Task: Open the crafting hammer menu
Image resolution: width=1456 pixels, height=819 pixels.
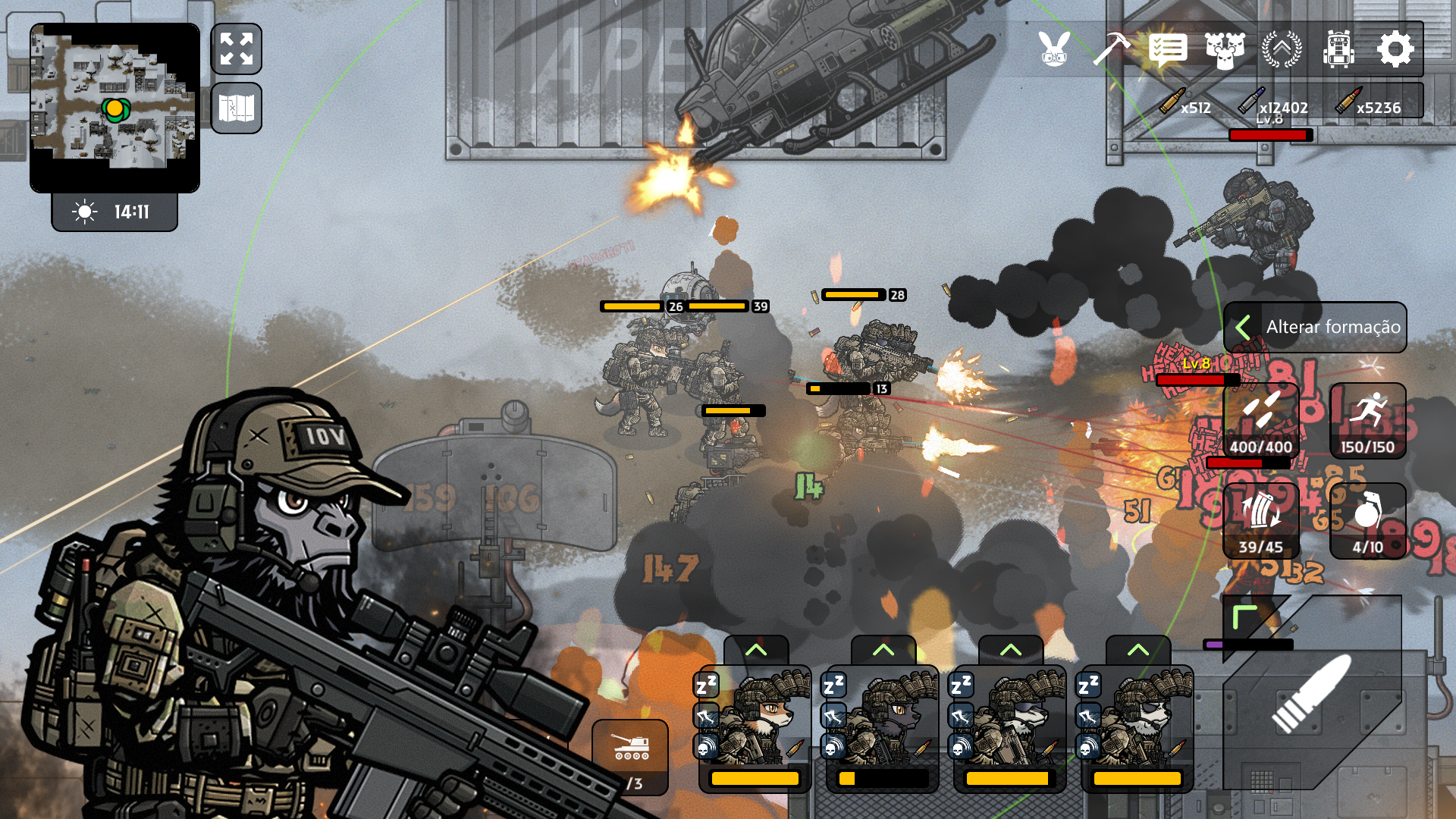Action: coord(1111,50)
